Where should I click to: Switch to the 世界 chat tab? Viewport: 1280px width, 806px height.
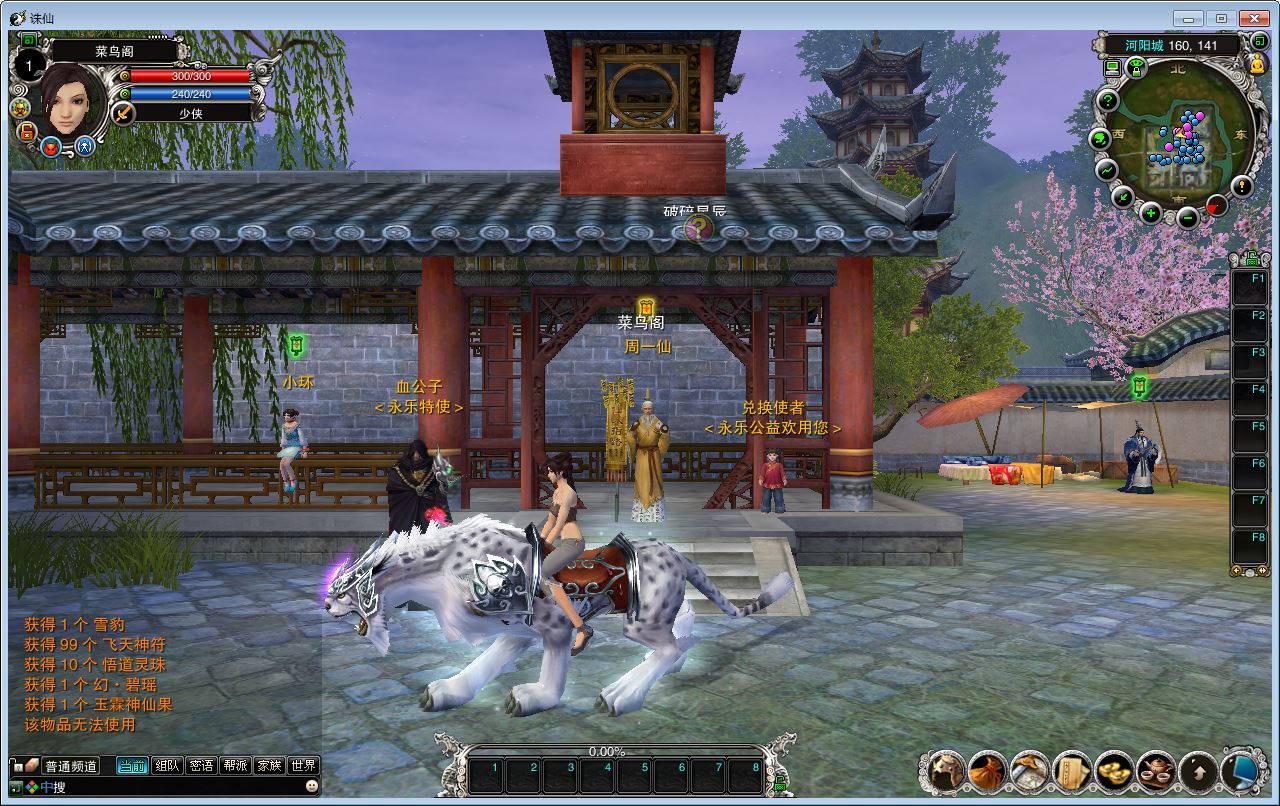303,766
